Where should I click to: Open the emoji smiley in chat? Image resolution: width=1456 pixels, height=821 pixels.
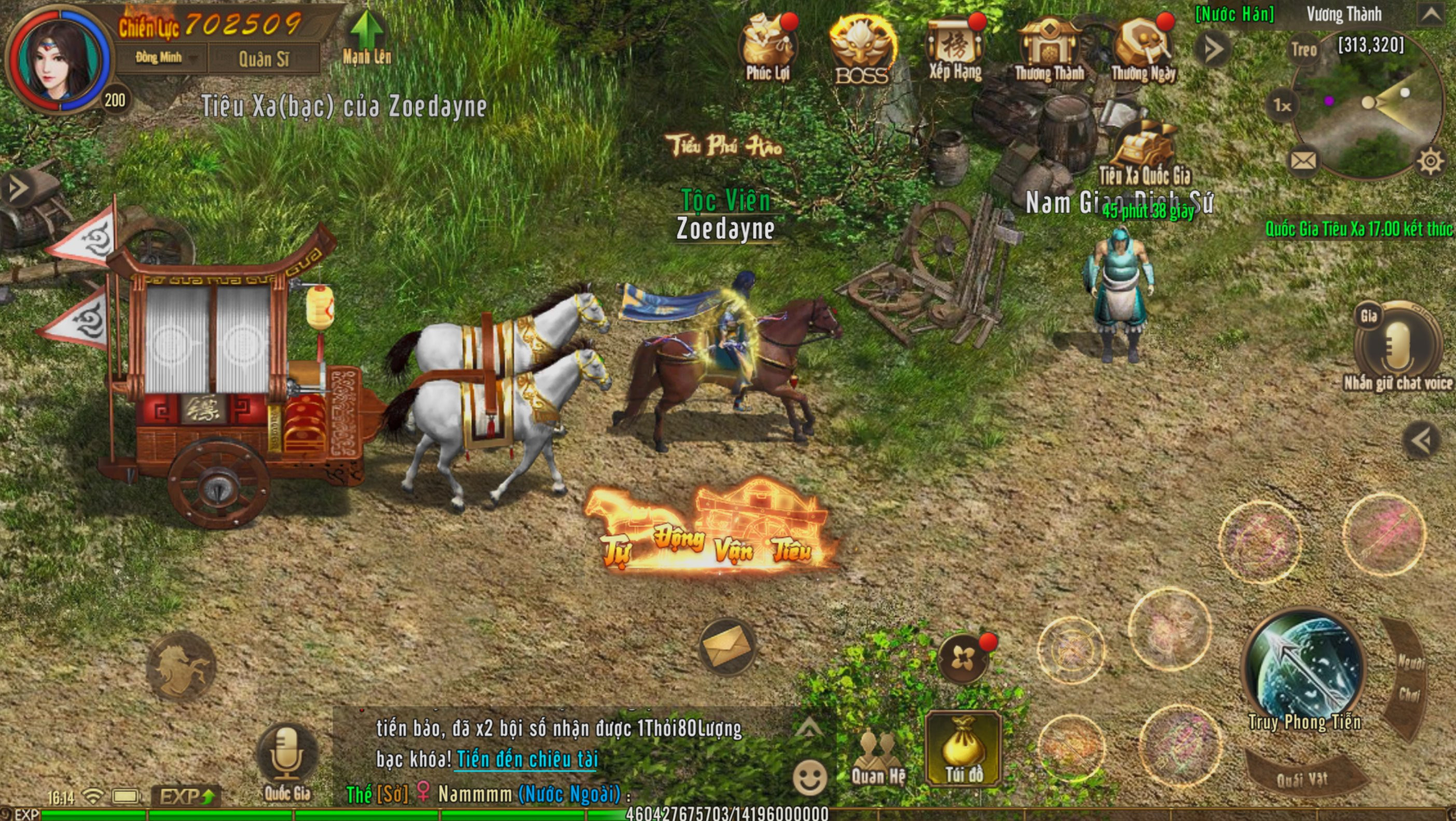pos(809,778)
